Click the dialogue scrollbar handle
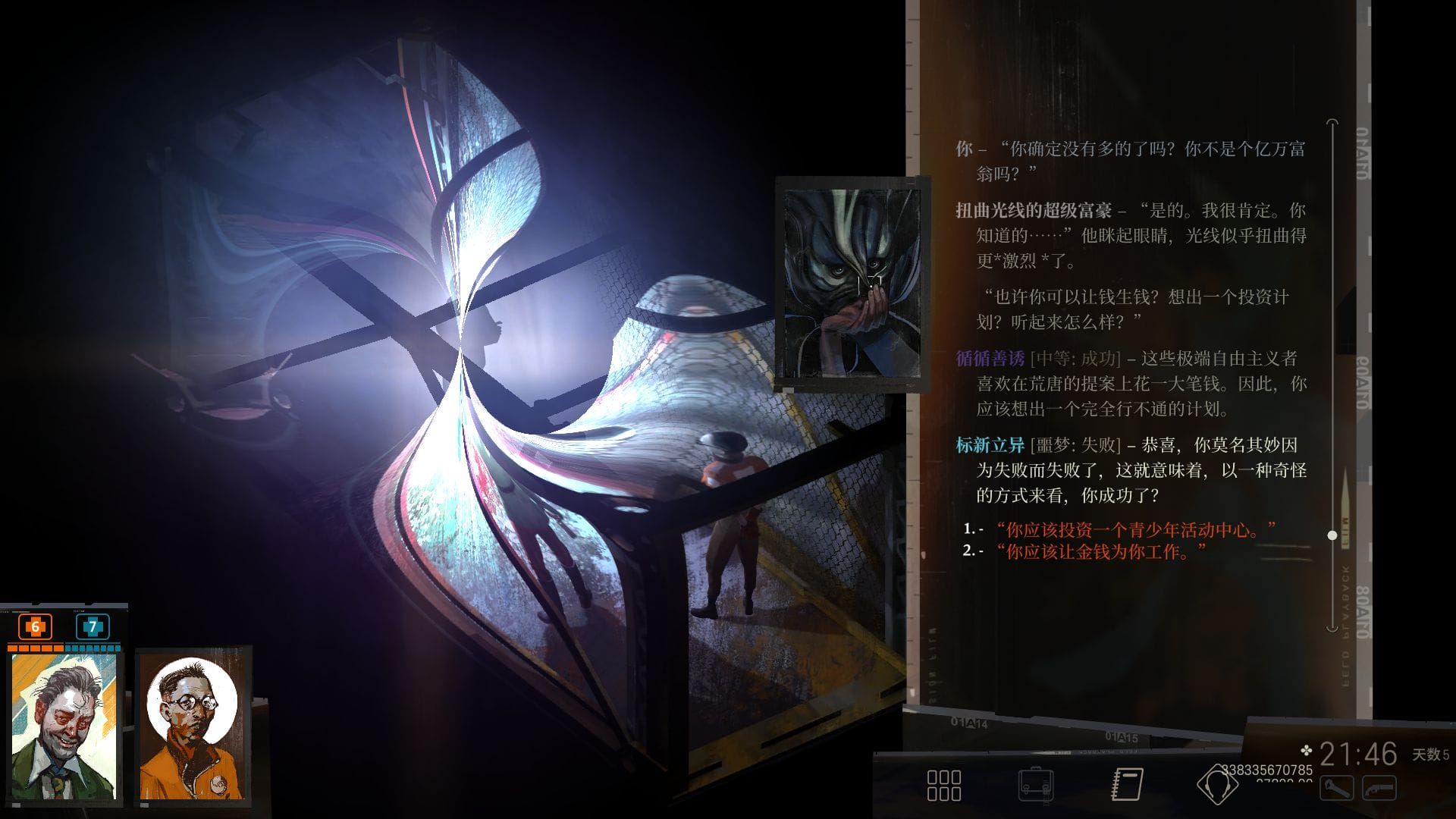This screenshot has height=819, width=1456. pyautogui.click(x=1332, y=535)
